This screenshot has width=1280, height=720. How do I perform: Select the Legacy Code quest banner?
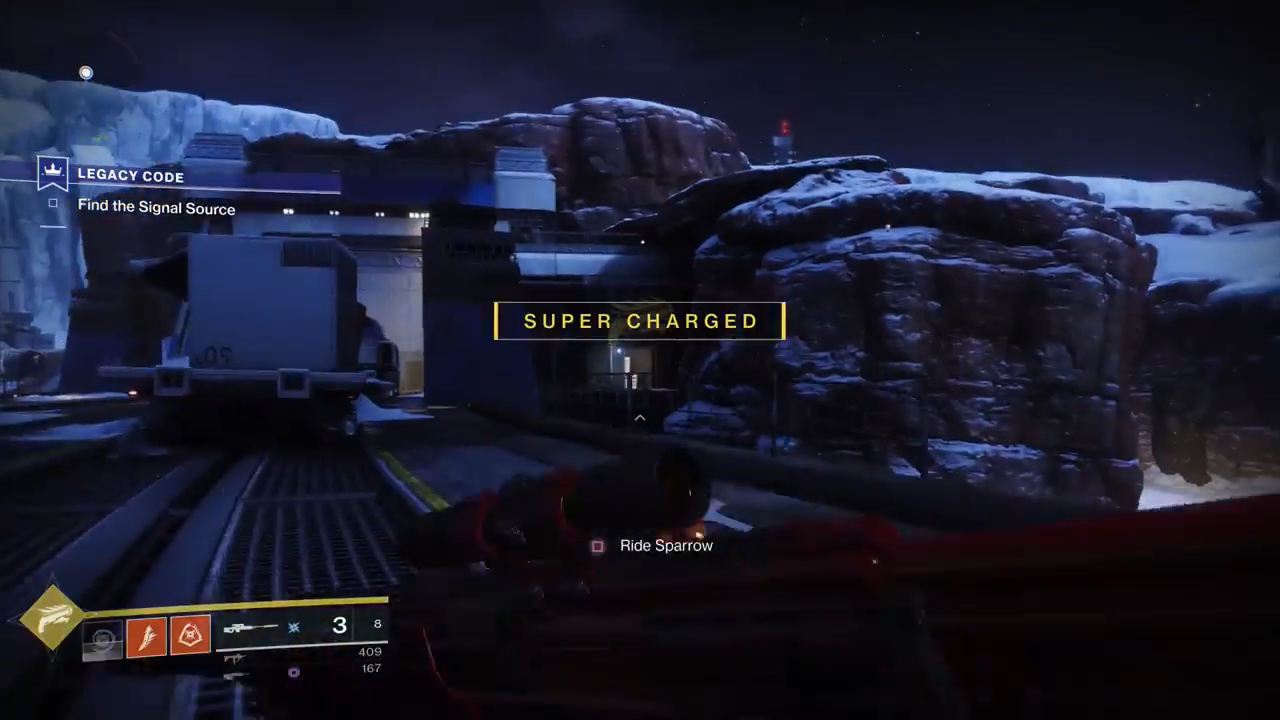130,175
